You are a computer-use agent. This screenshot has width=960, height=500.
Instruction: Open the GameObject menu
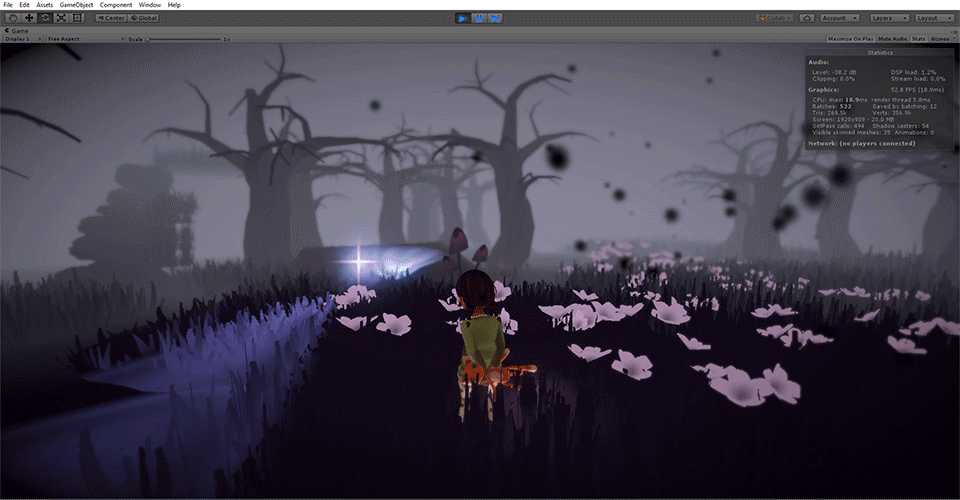(x=76, y=5)
